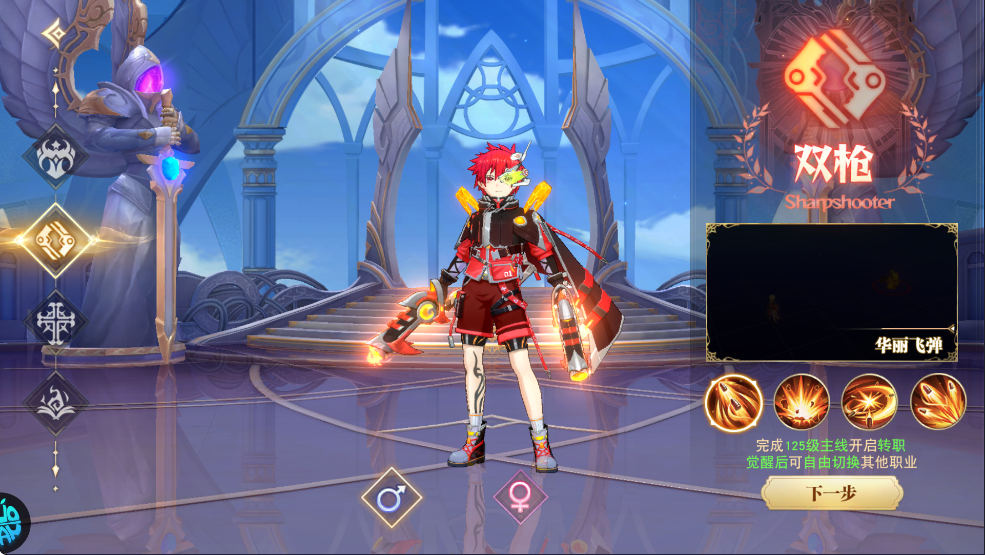
Task: Play the 华丽飞弹 skill preview video
Action: pyautogui.click(x=831, y=292)
